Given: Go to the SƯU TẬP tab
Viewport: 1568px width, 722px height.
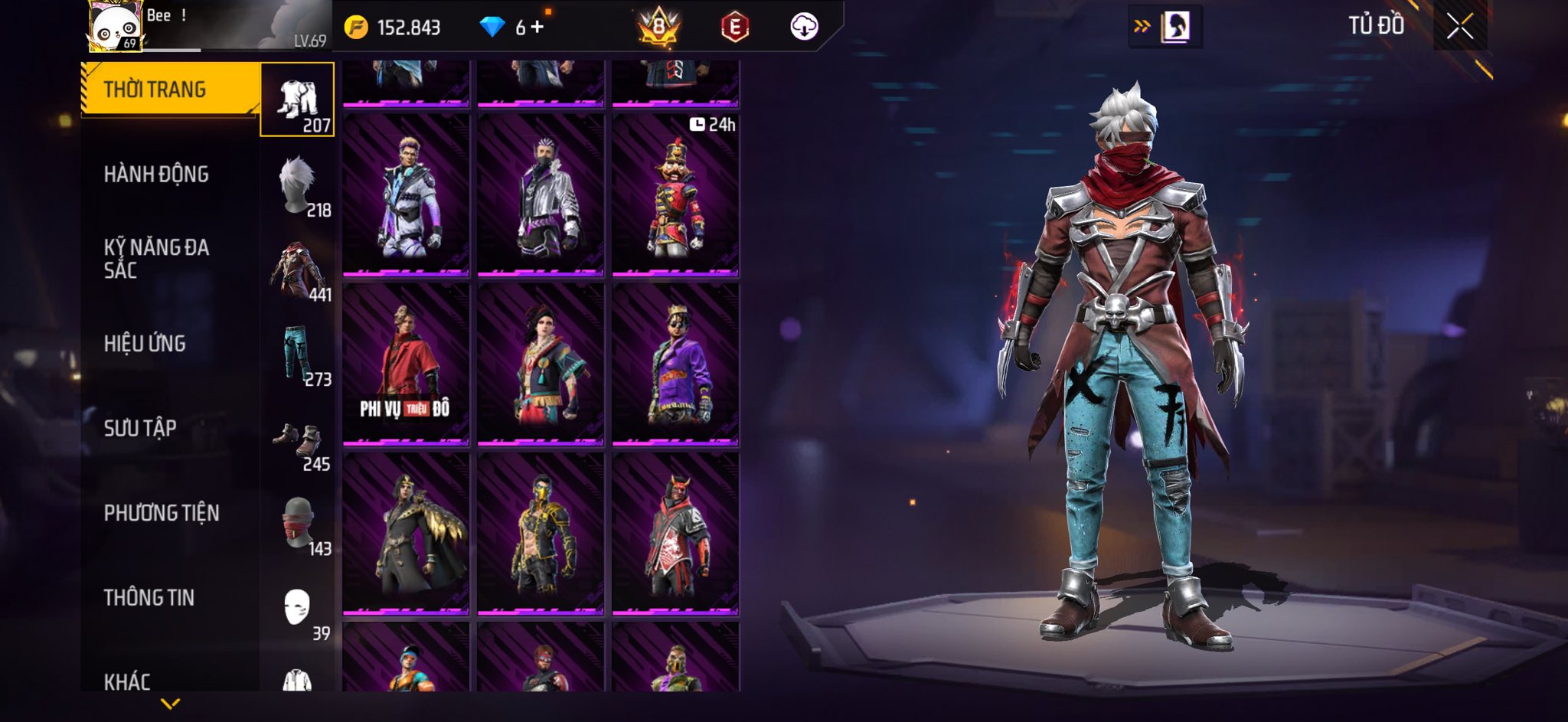Looking at the screenshot, I should tap(140, 428).
